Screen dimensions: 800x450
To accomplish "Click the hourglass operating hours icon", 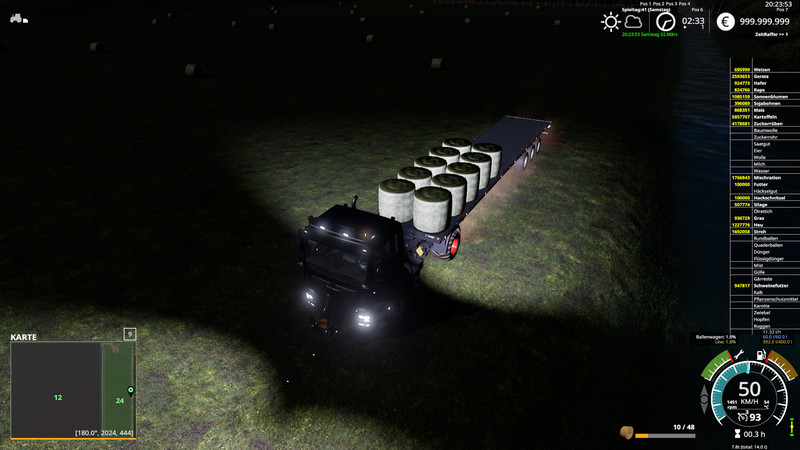I will (737, 434).
